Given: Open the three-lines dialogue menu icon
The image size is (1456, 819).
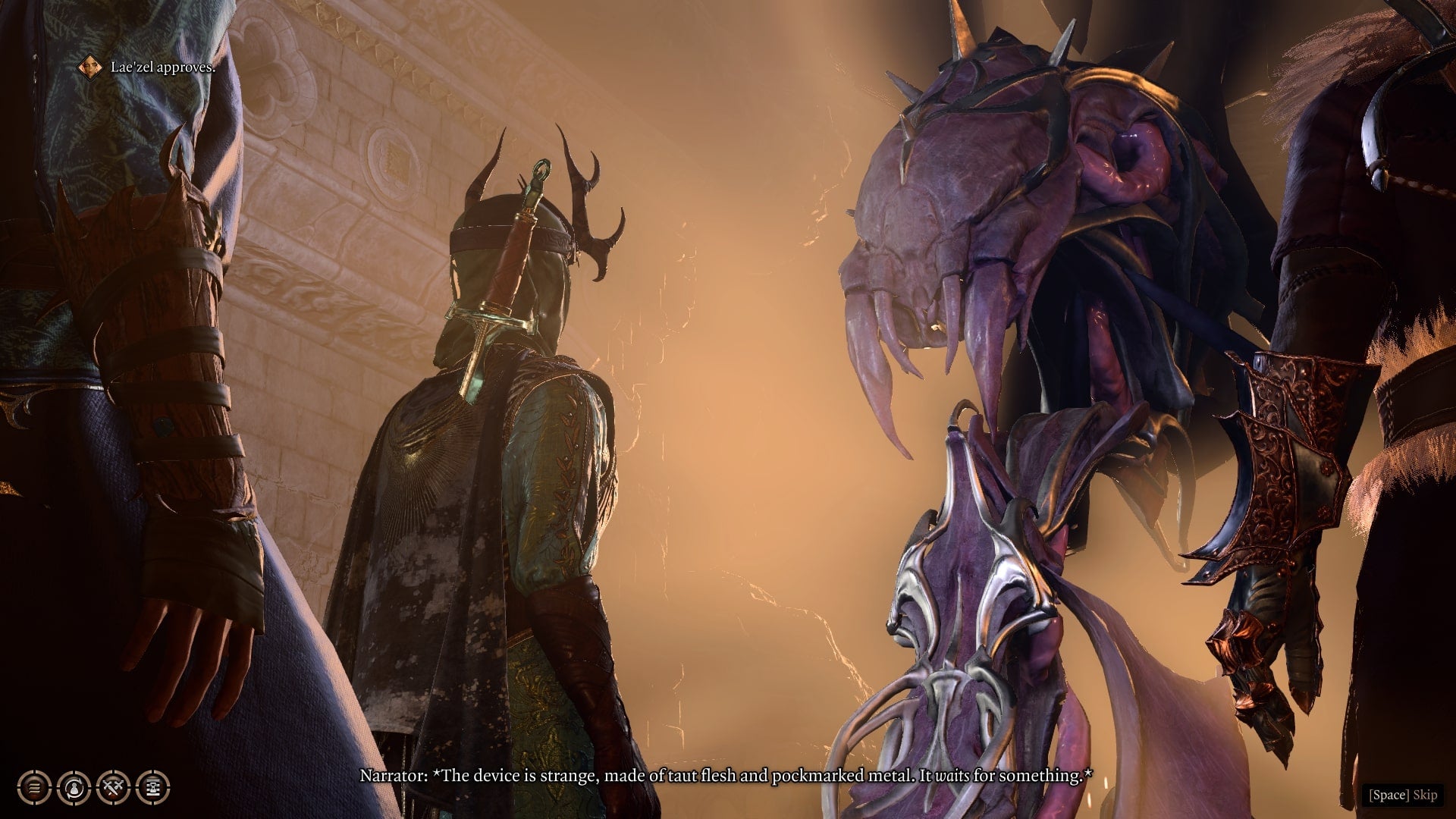Looking at the screenshot, I should pos(34,786).
